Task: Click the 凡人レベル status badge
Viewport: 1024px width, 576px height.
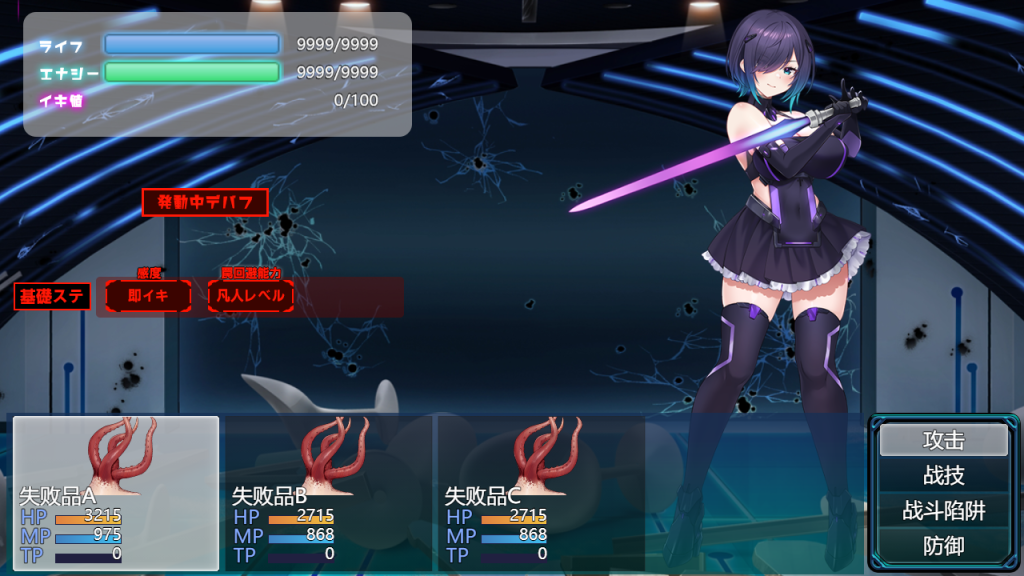Action: pos(251,296)
